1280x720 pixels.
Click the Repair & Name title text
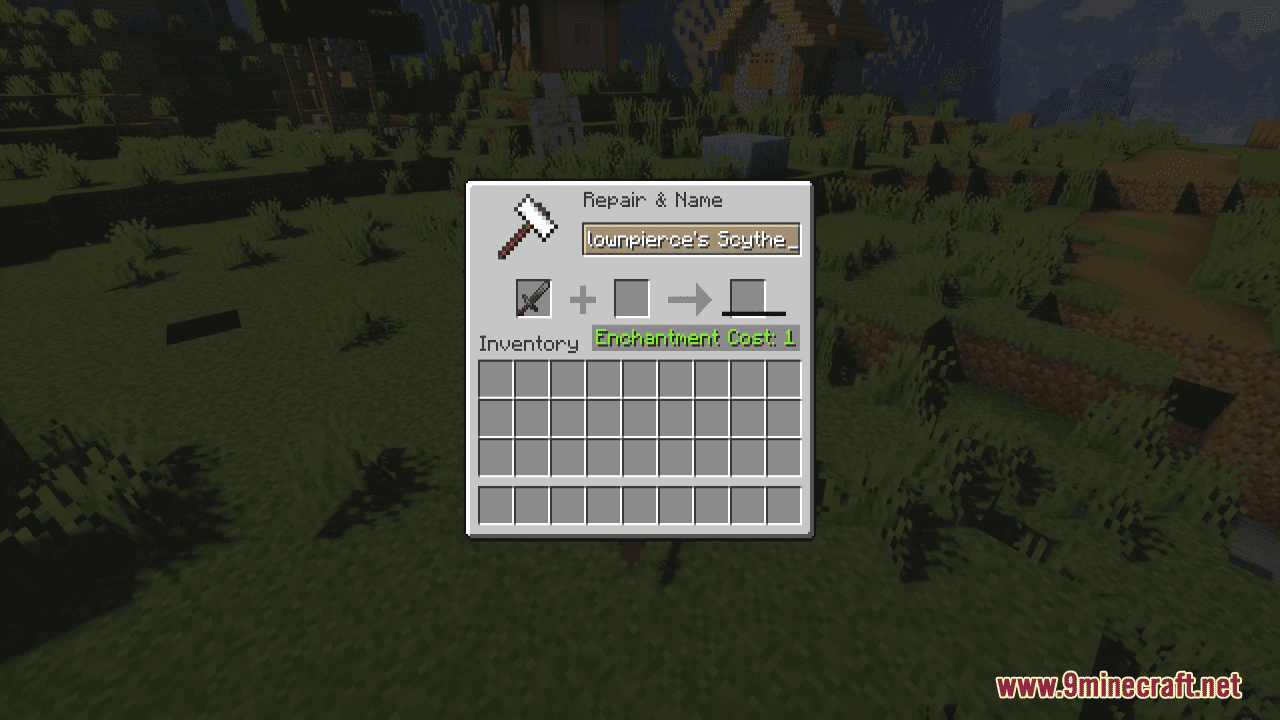click(x=651, y=200)
